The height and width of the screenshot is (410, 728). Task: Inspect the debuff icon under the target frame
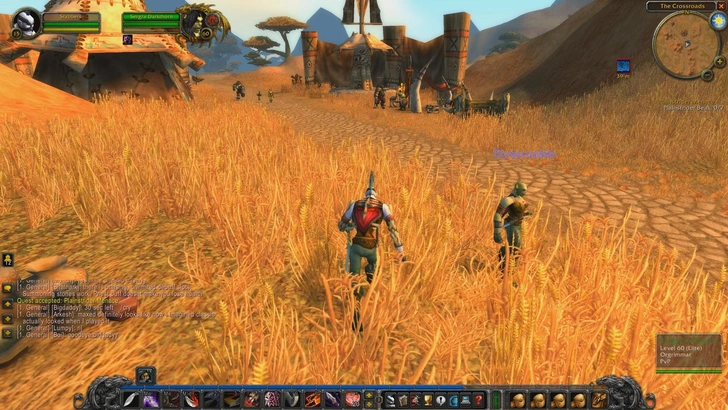point(128,40)
